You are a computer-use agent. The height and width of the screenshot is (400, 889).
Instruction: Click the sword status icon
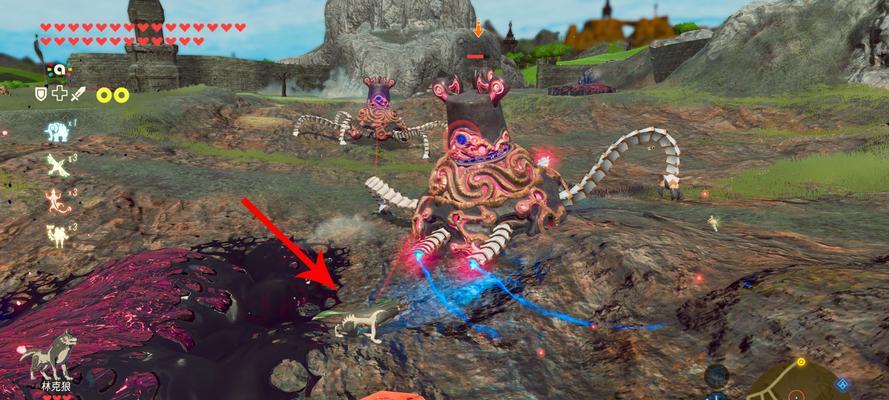tap(78, 93)
